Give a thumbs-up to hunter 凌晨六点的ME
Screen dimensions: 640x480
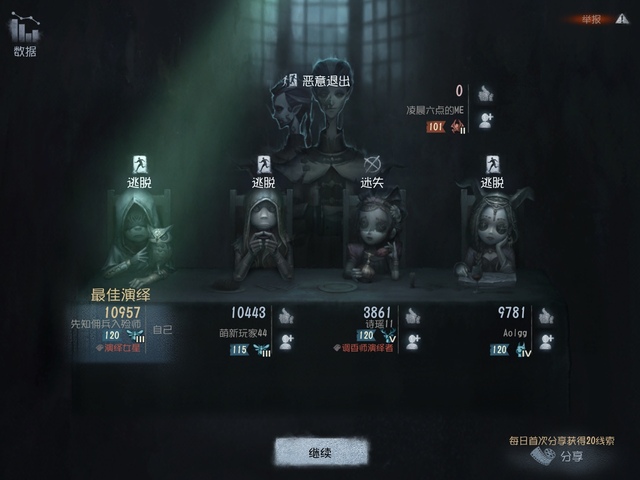coord(485,94)
